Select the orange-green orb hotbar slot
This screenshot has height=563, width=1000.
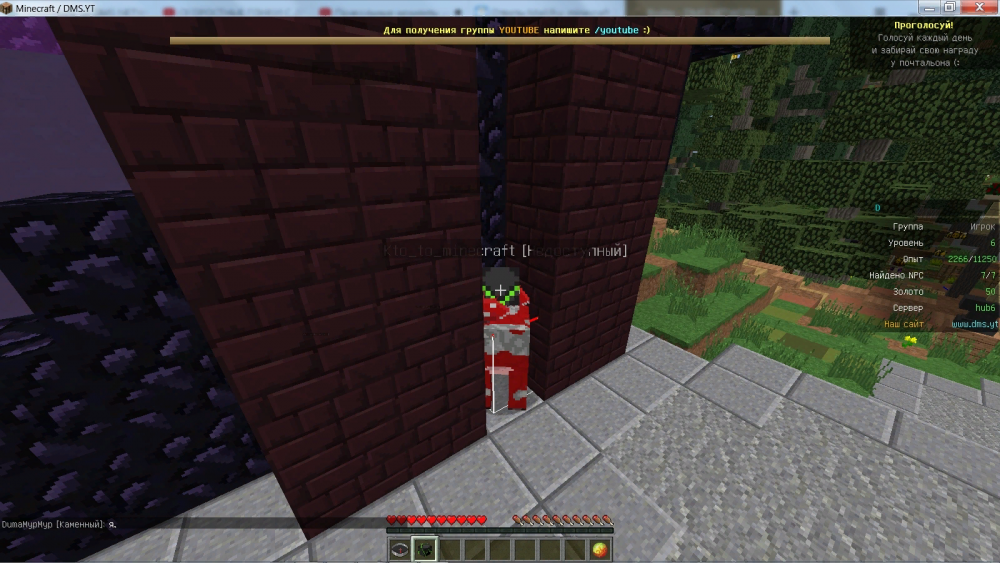(599, 549)
